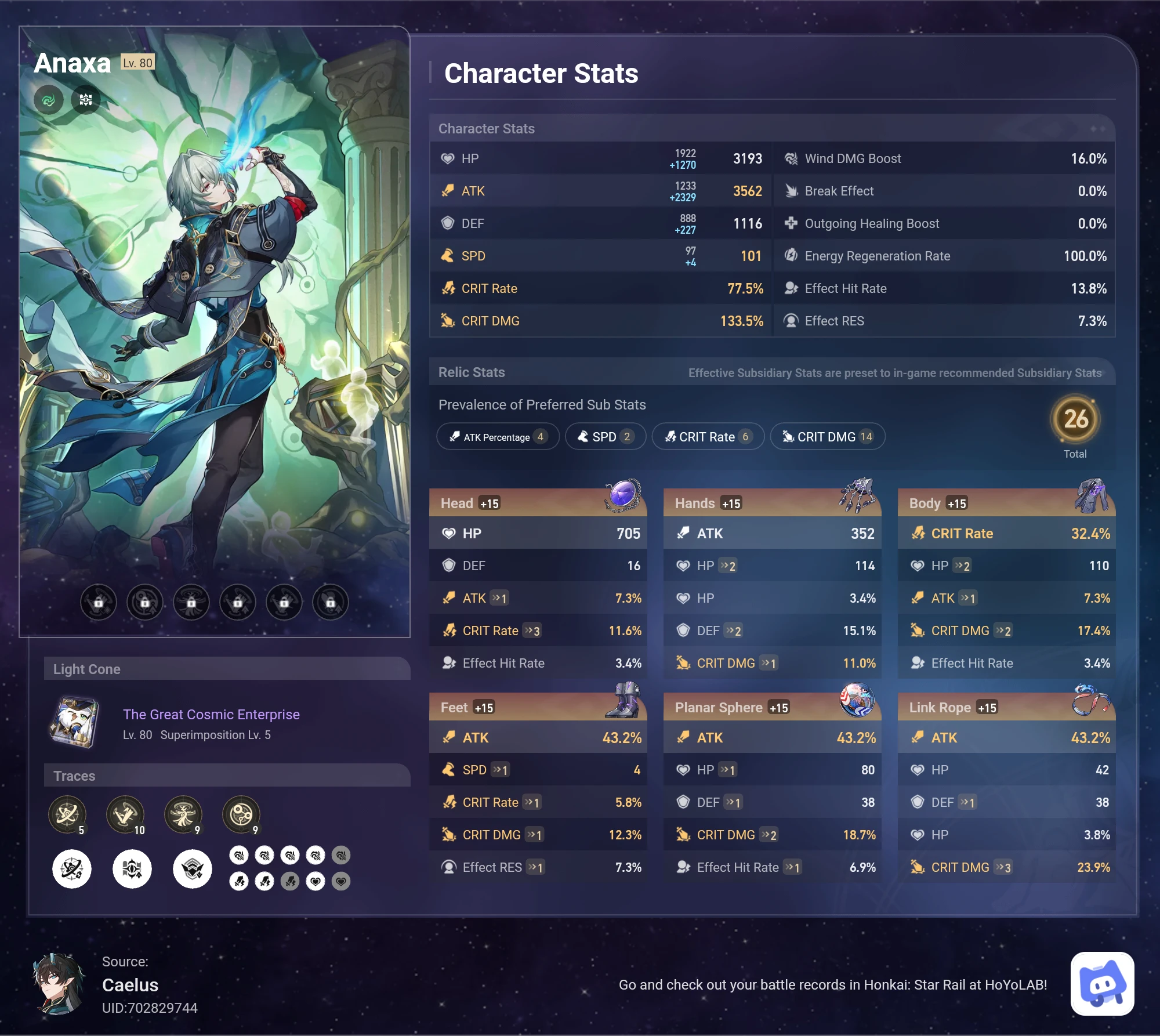
Task: Open the SPD 2 sub stat chip
Action: [x=605, y=437]
